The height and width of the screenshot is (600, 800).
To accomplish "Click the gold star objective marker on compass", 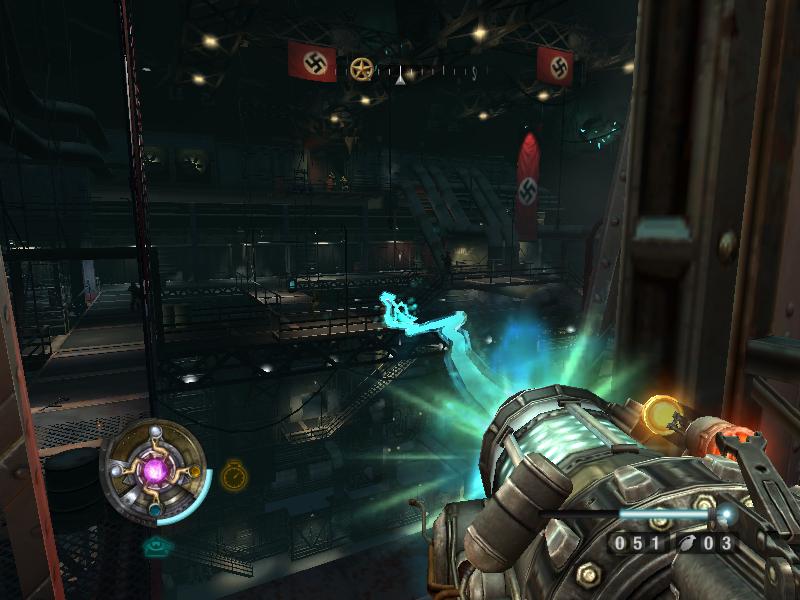I will pos(361,69).
